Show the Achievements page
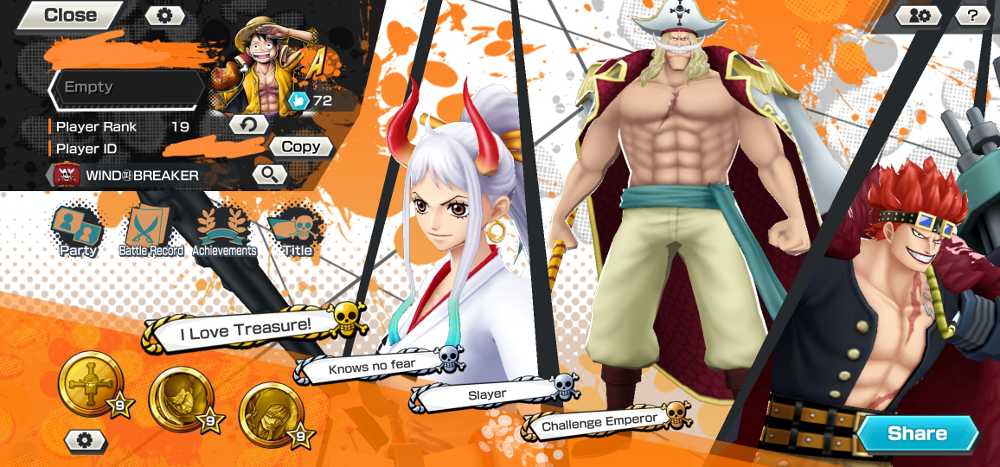 (224, 232)
